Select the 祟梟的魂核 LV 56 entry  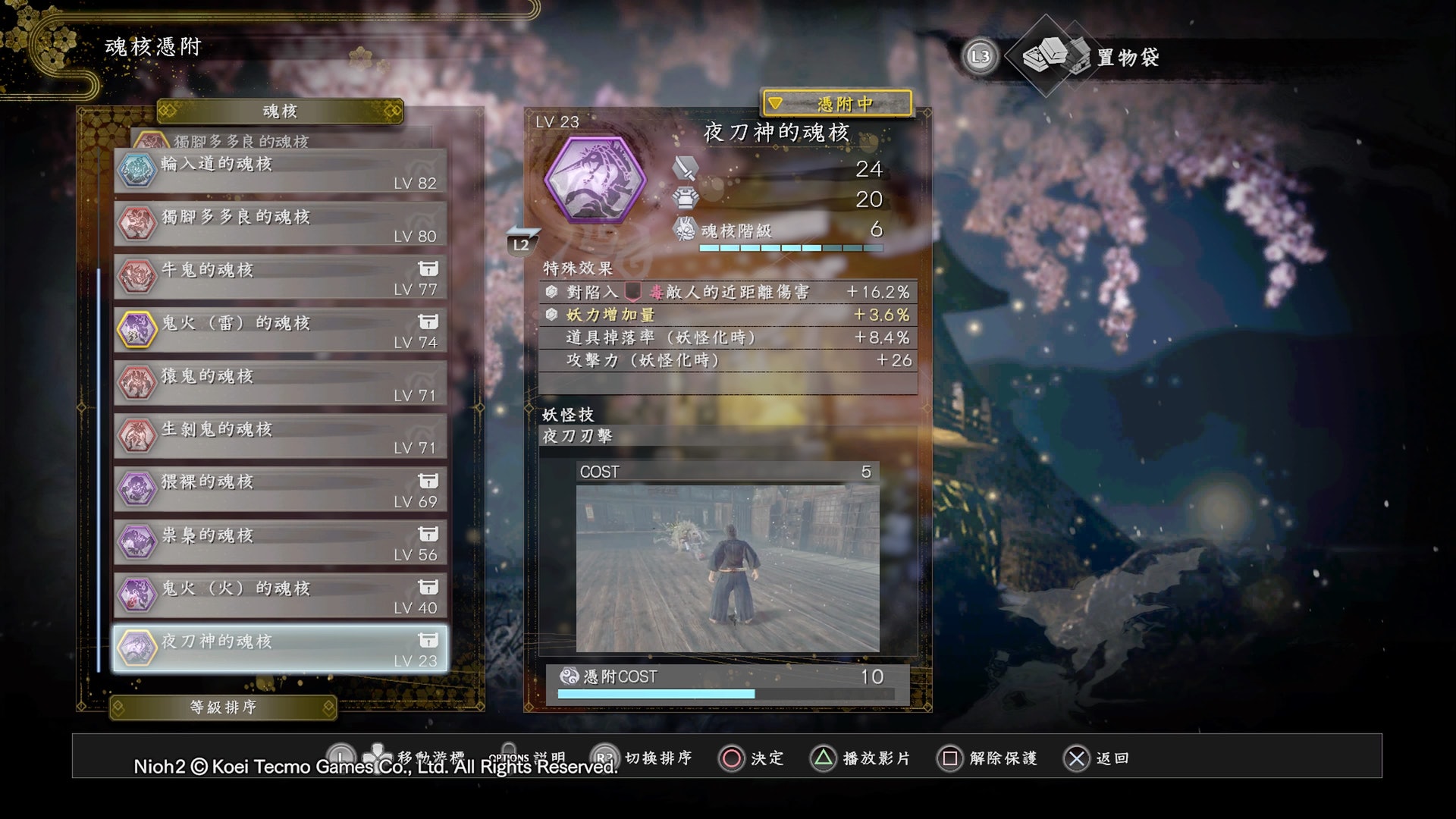pyautogui.click(x=280, y=543)
